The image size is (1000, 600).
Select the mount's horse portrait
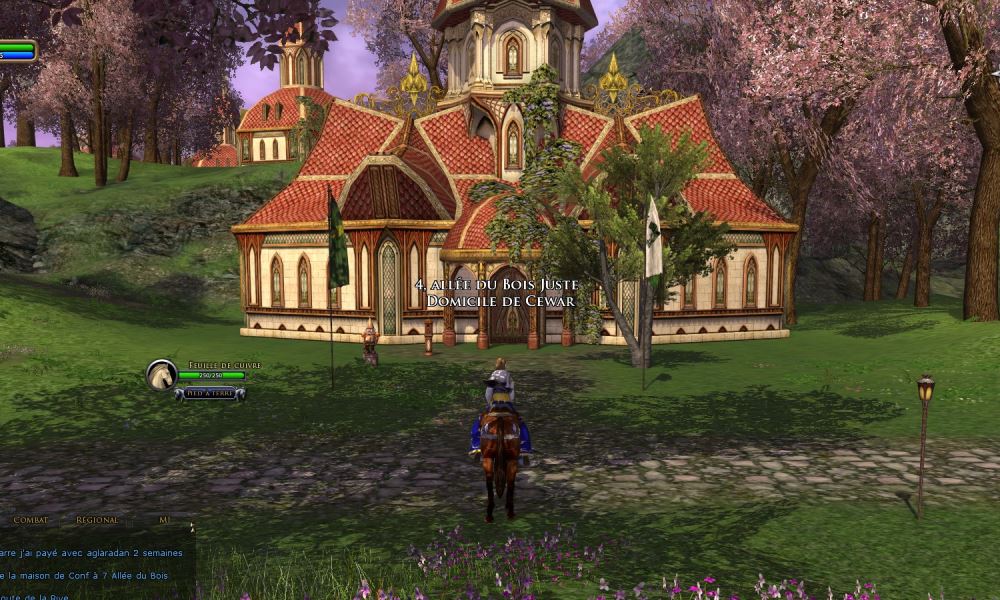161,375
